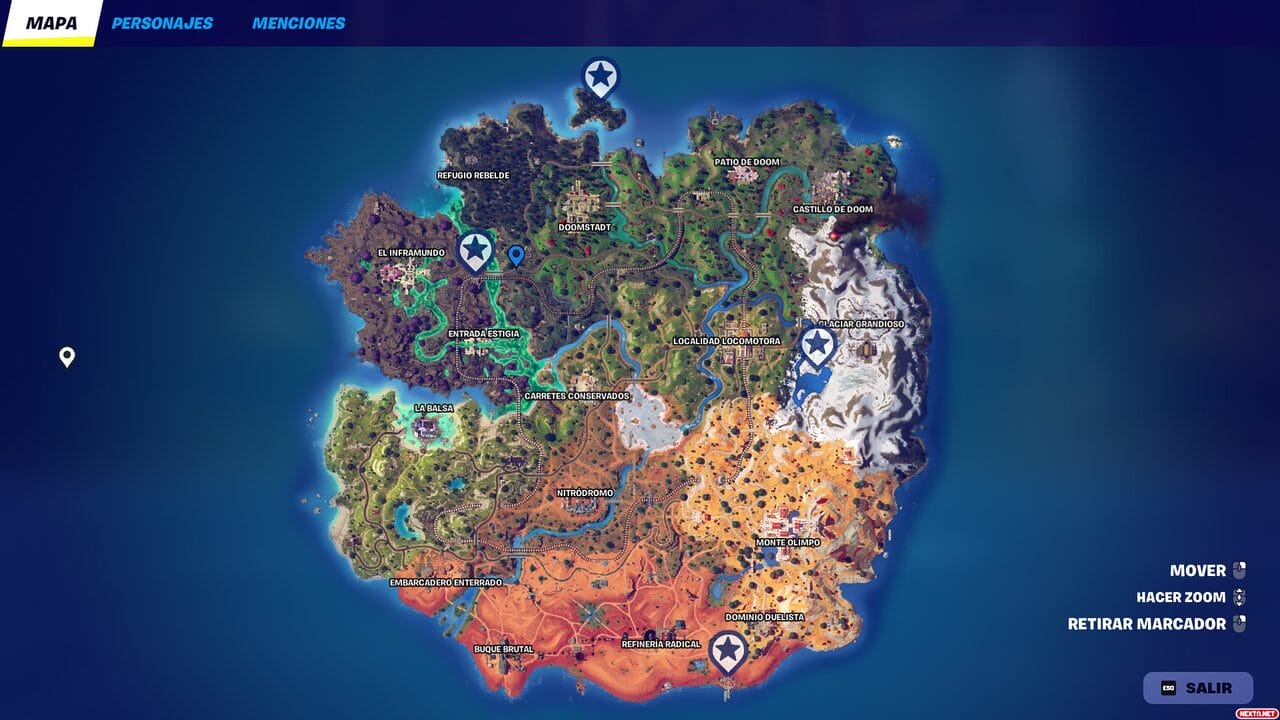The width and height of the screenshot is (1280, 720).
Task: Select Localidad Locomotora on the map
Action: [727, 339]
